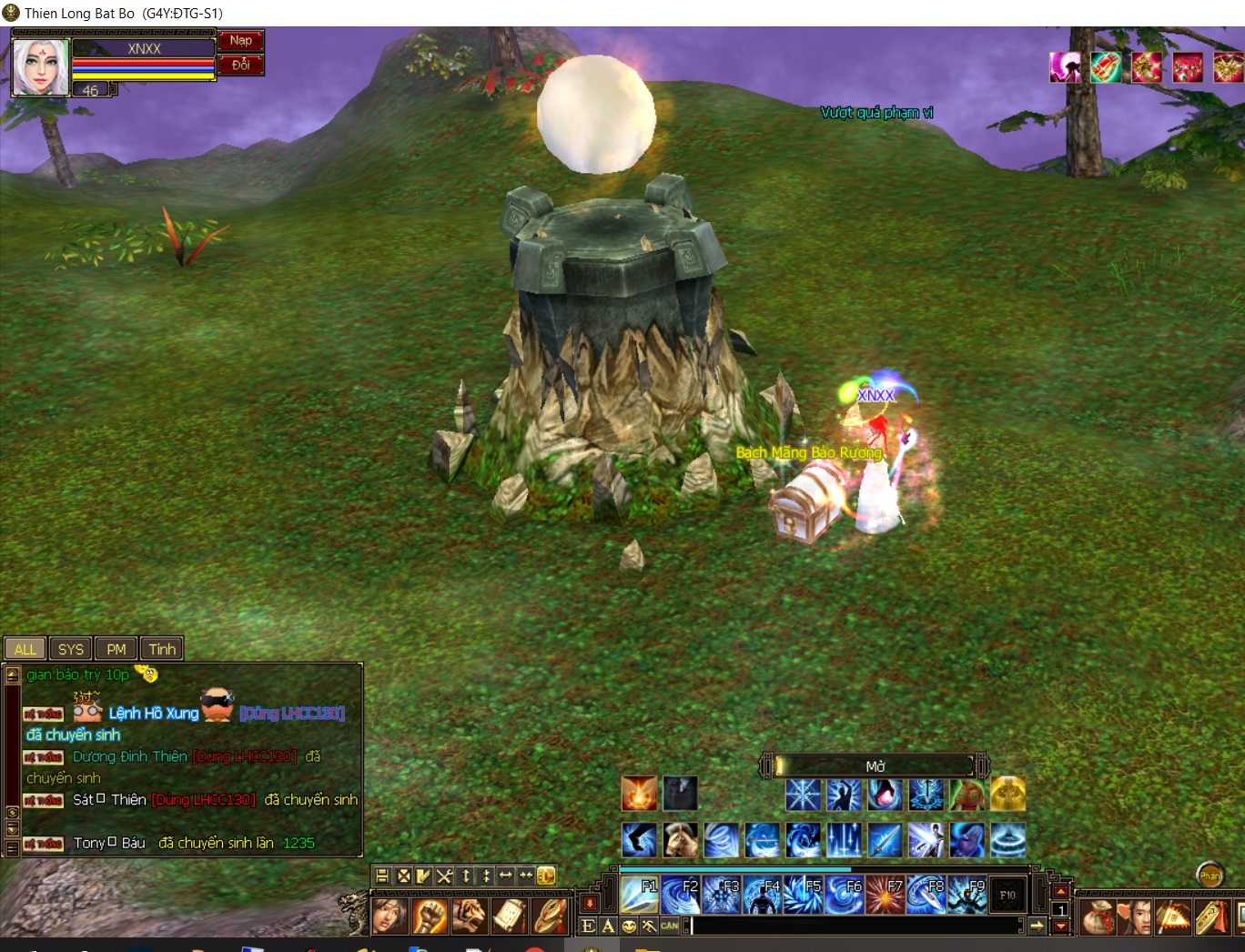Open the glowing fist menu icon
Image resolution: width=1245 pixels, height=952 pixels.
[x=430, y=916]
